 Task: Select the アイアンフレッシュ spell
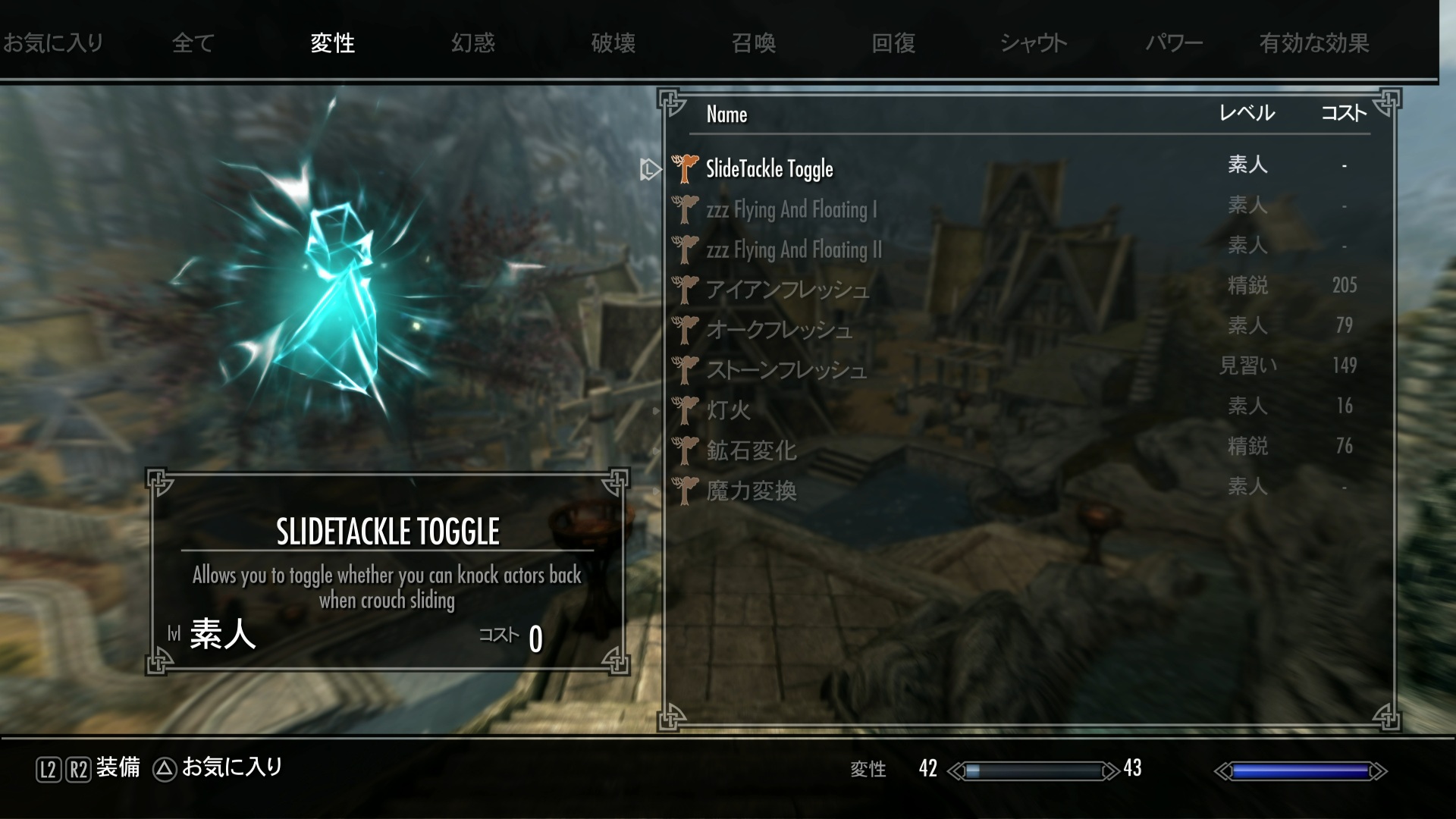click(x=787, y=289)
